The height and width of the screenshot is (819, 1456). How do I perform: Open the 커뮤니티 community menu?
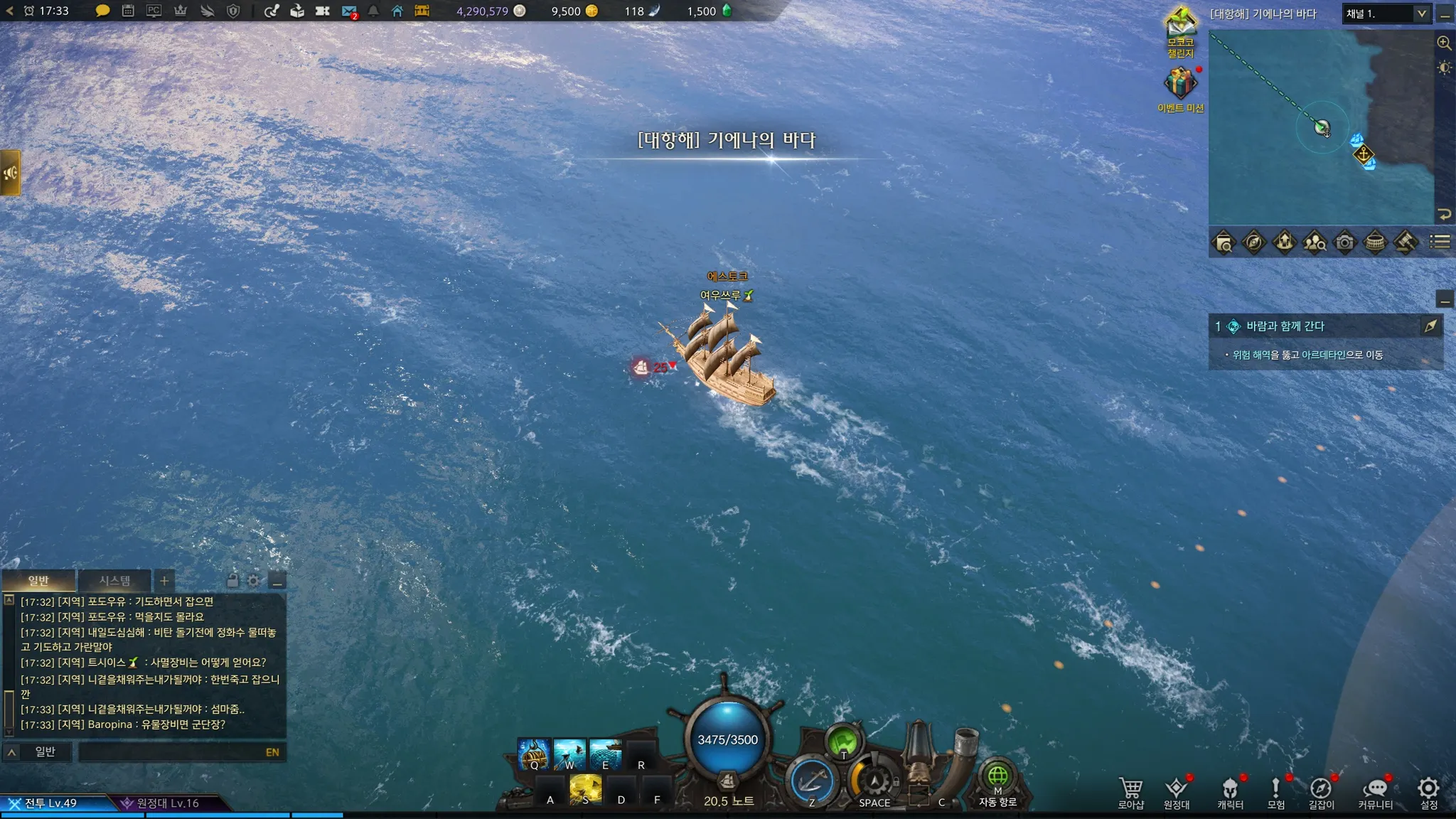coord(1375,791)
